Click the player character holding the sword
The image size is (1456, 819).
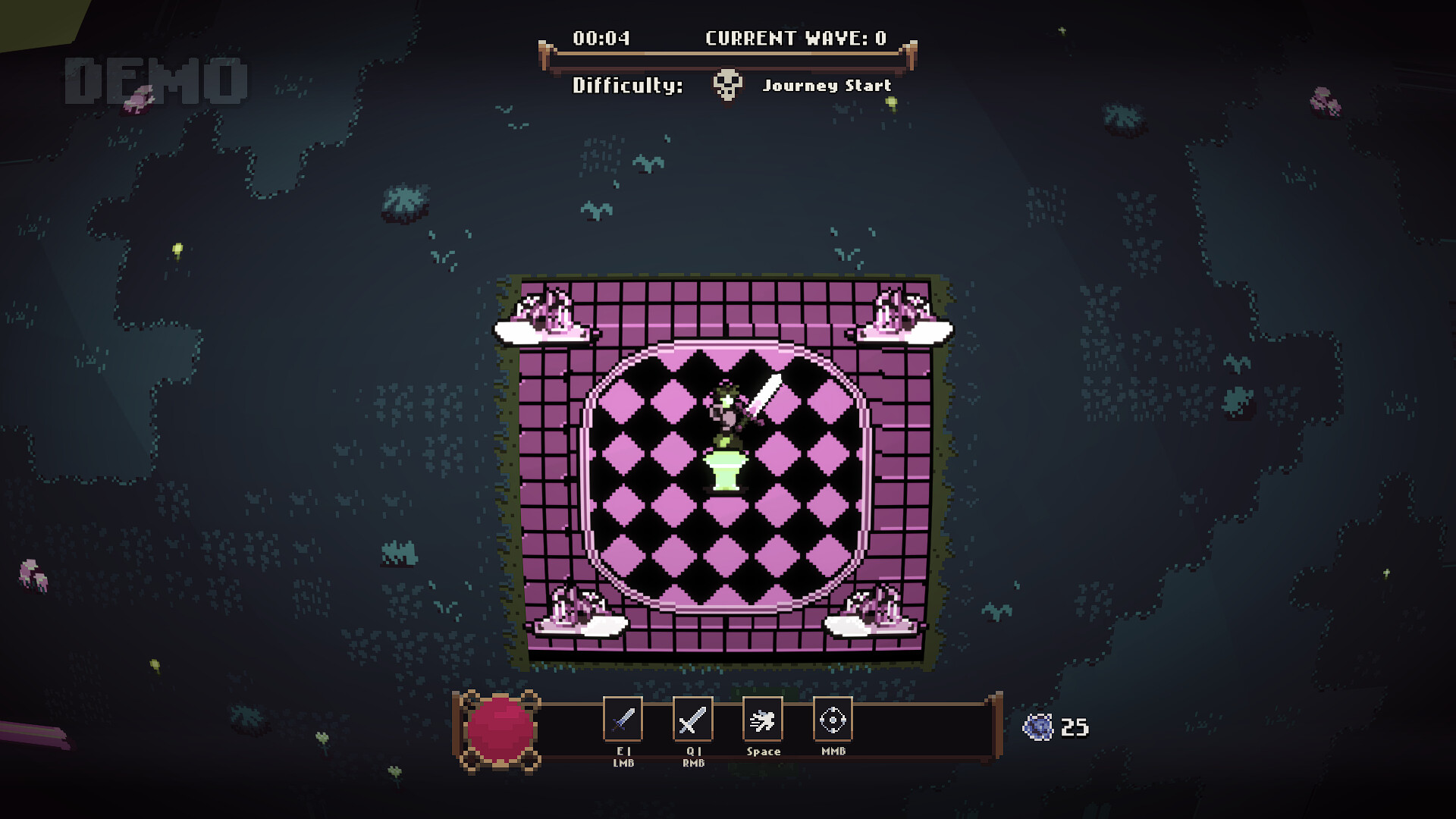[728, 413]
